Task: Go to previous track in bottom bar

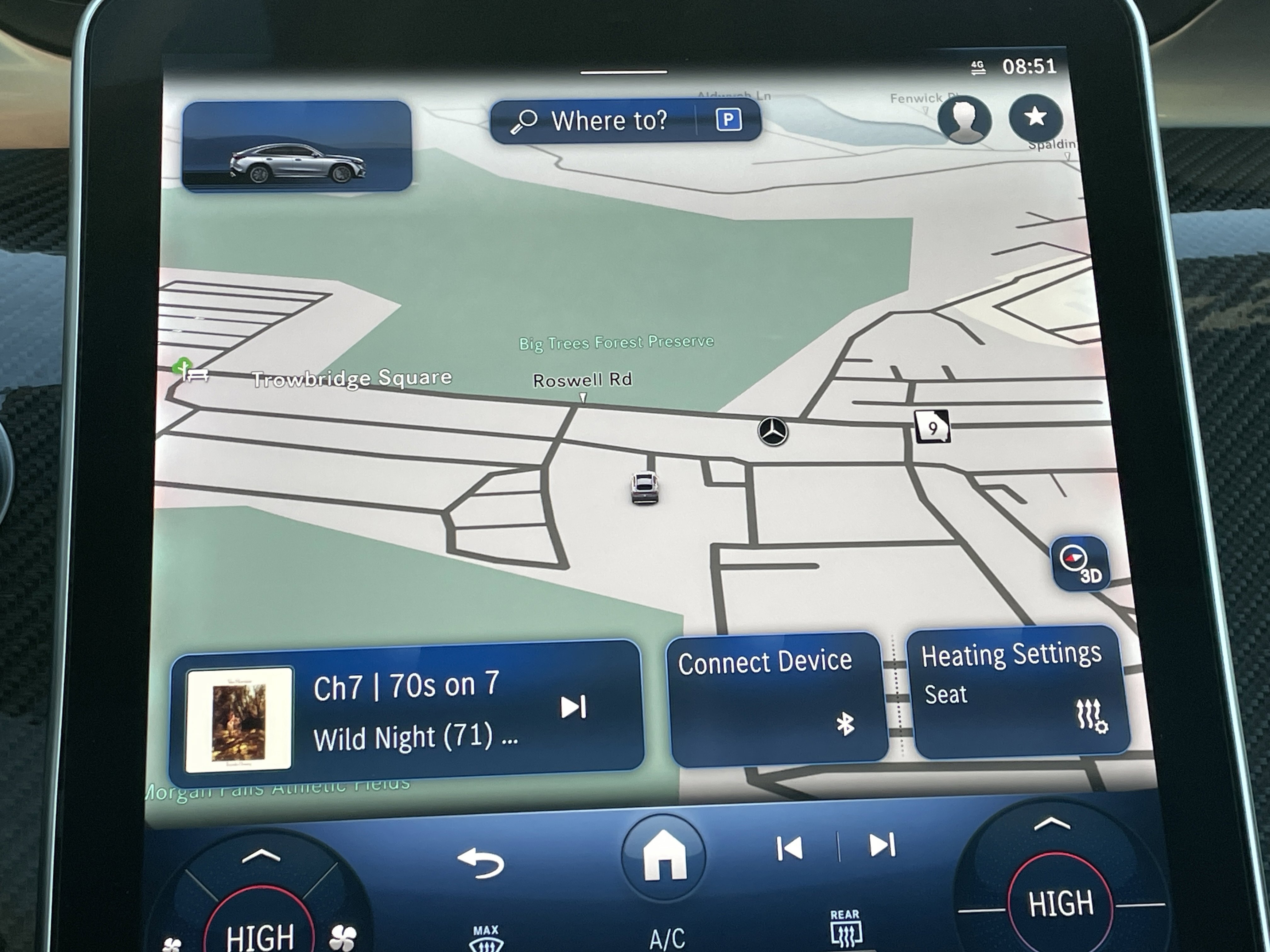Action: [x=789, y=848]
